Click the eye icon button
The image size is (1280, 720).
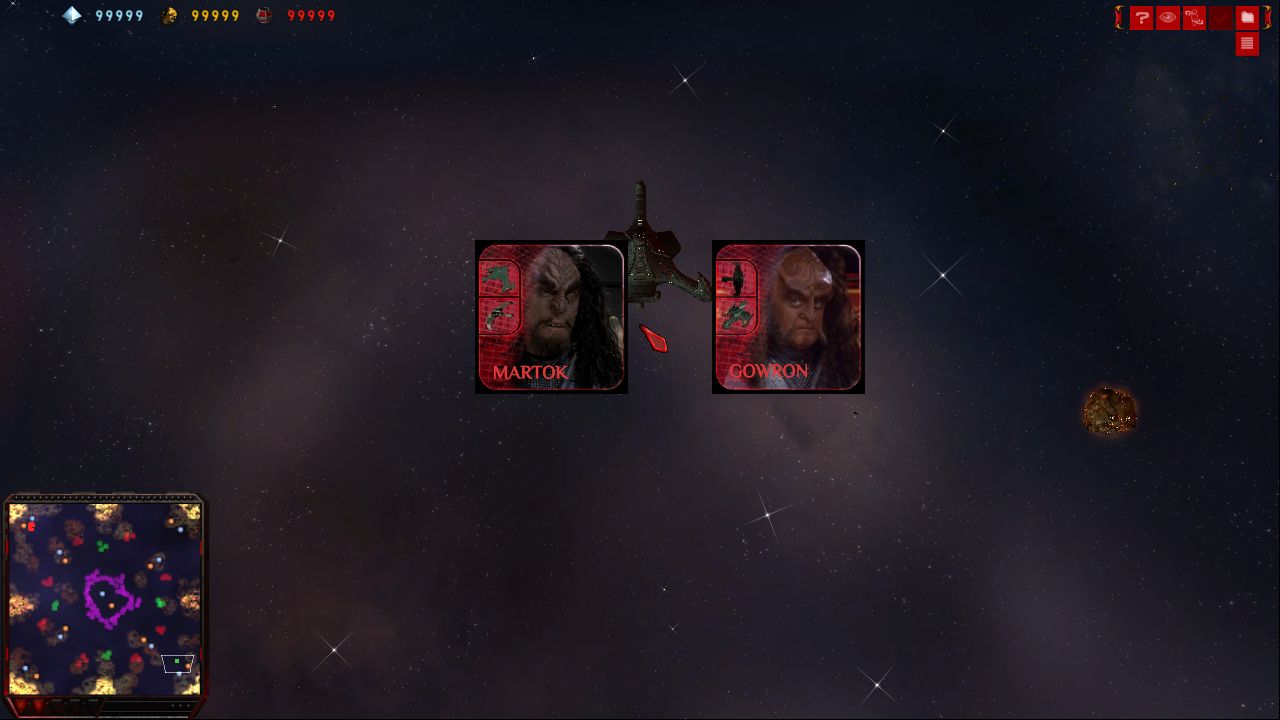[x=1168, y=18]
